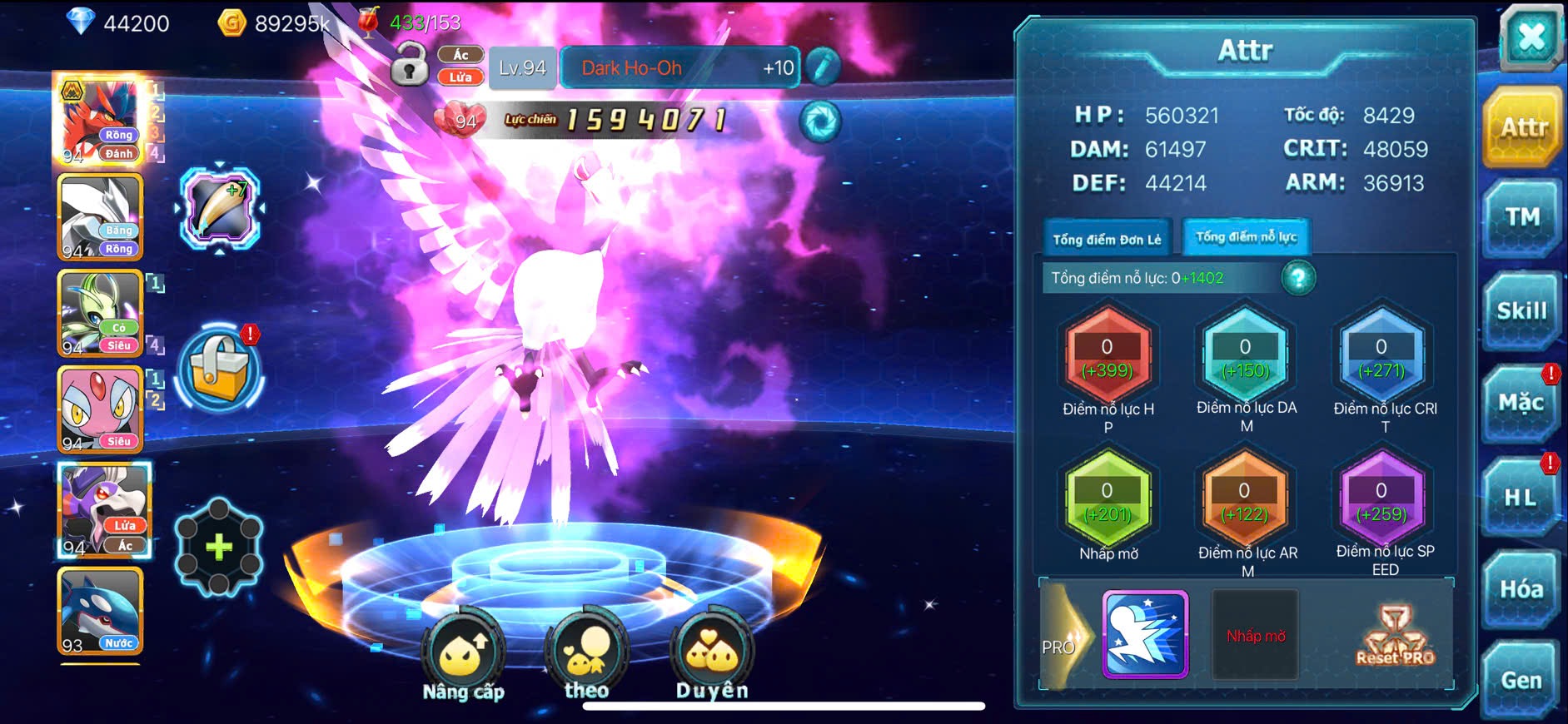Open the equipped claw item slot

[219, 208]
